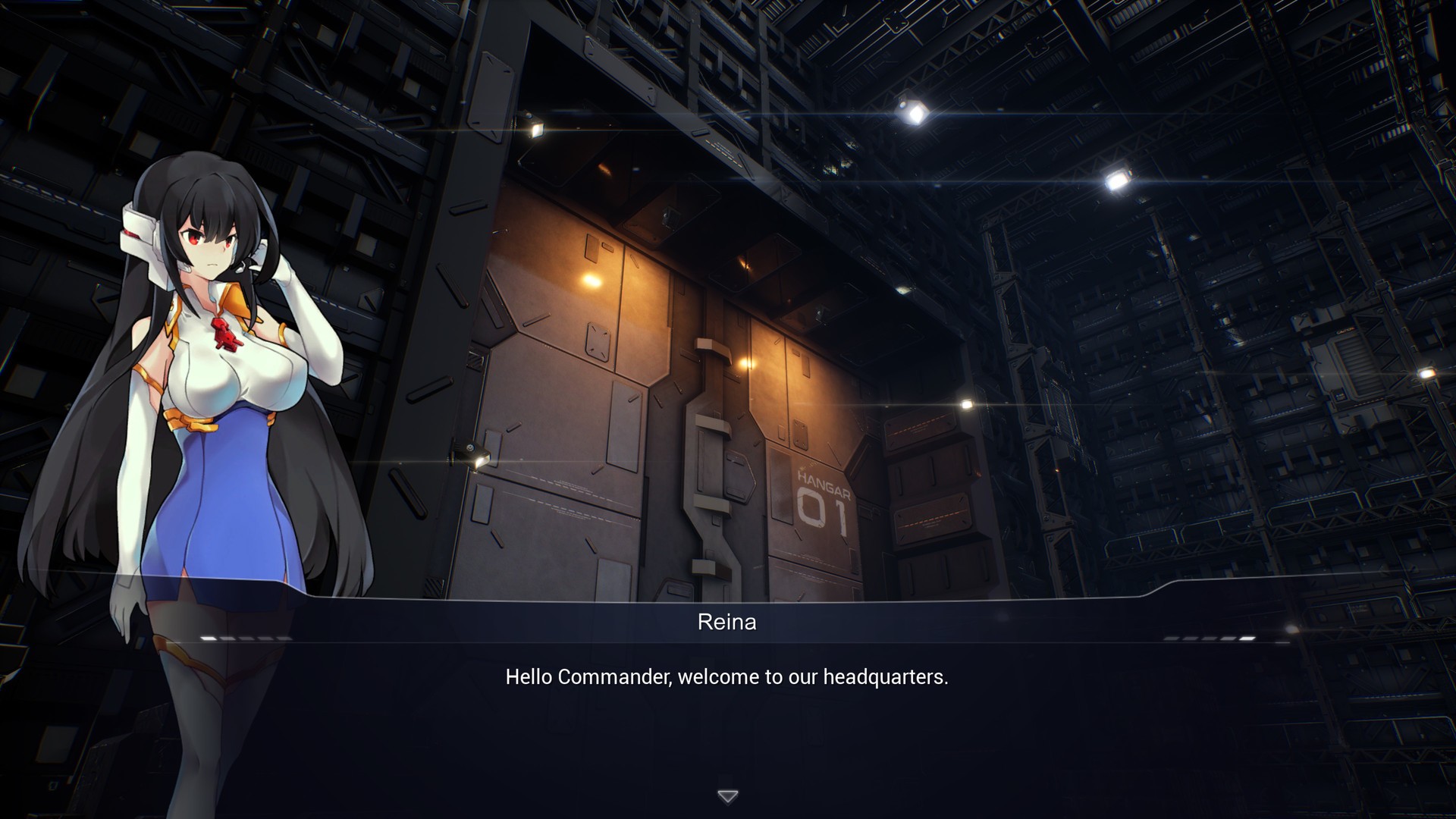
Task: Click the angled top edge of the dialogue panel
Action: point(726,601)
